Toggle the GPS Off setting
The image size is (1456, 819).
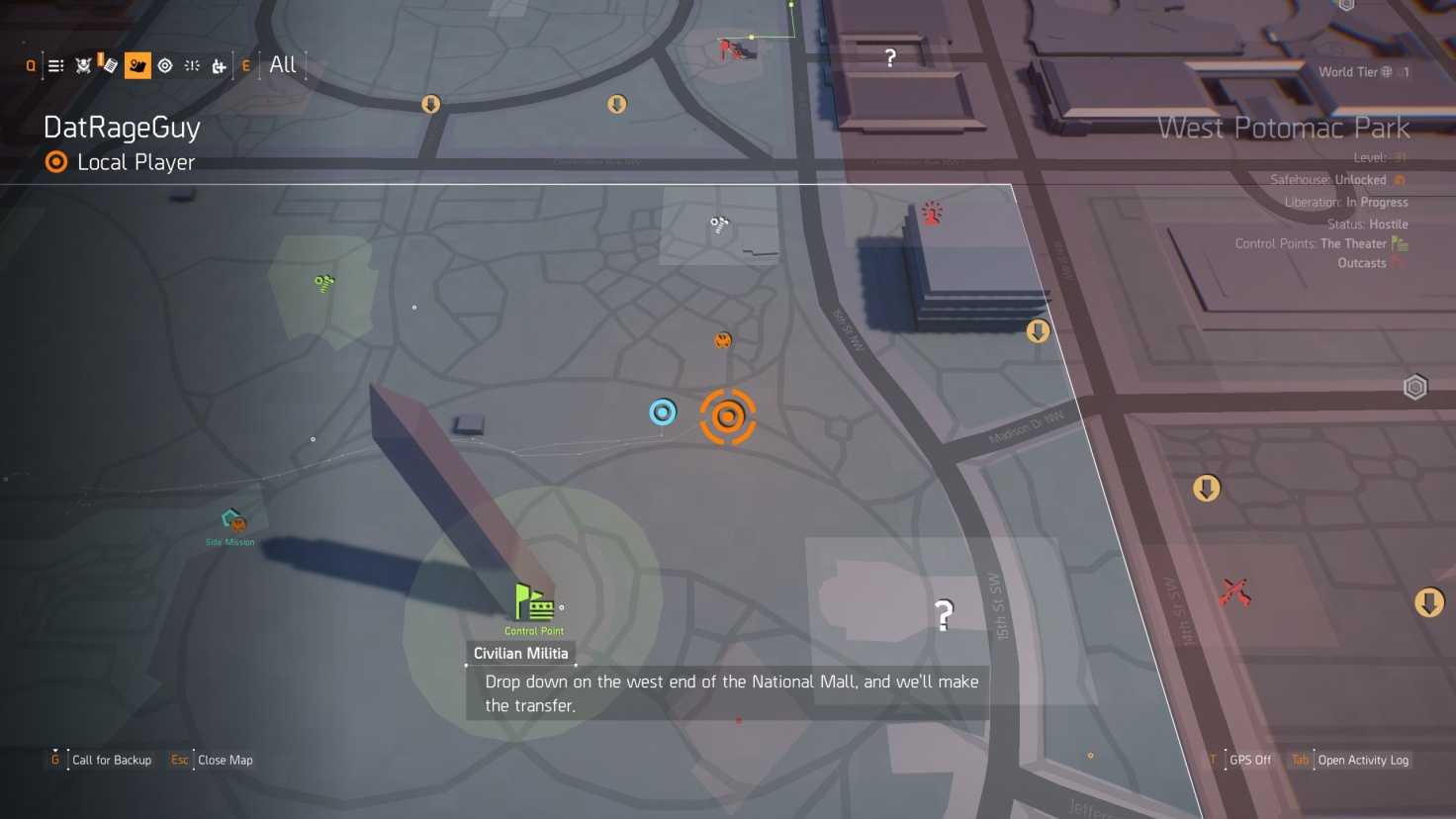[1249, 760]
